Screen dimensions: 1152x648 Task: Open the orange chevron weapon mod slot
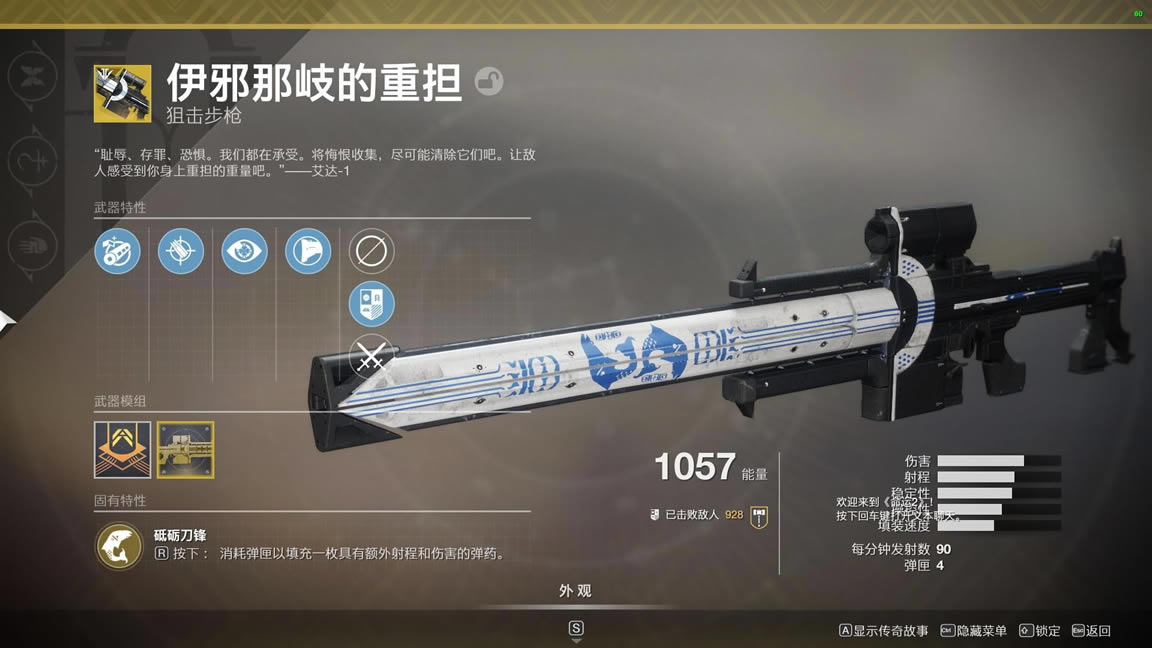click(x=122, y=449)
